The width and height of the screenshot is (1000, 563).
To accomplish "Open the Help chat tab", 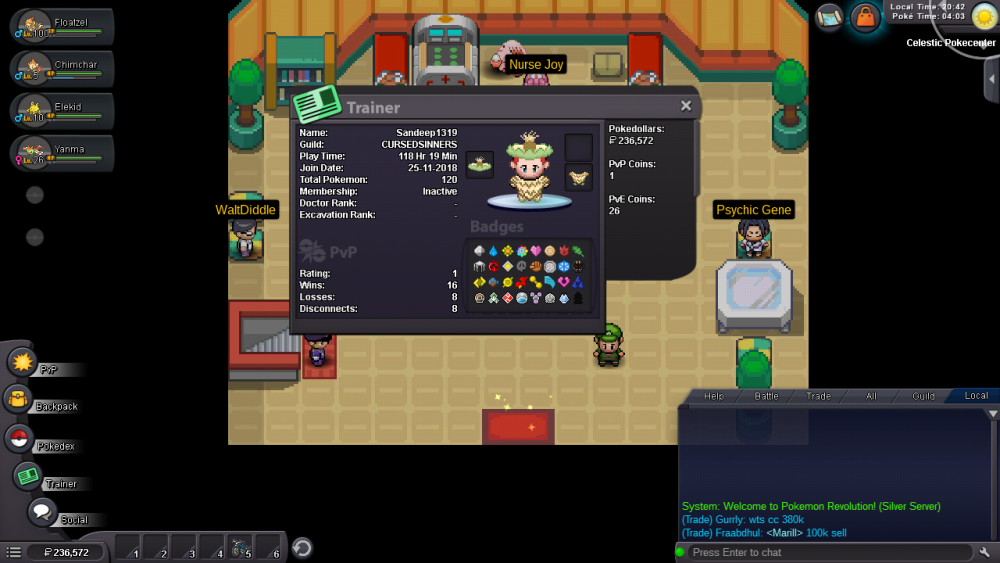I will coord(714,396).
